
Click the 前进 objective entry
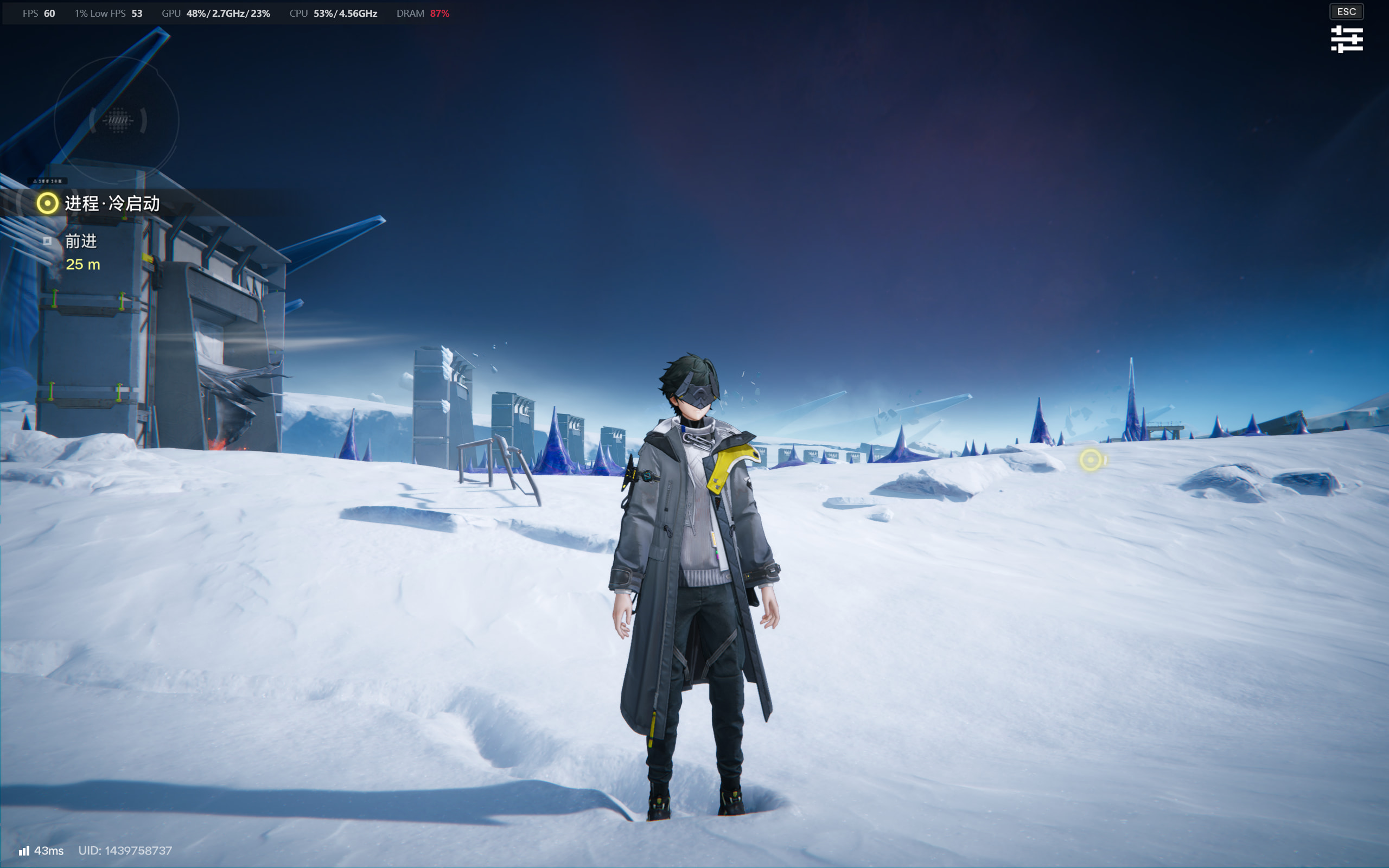80,241
